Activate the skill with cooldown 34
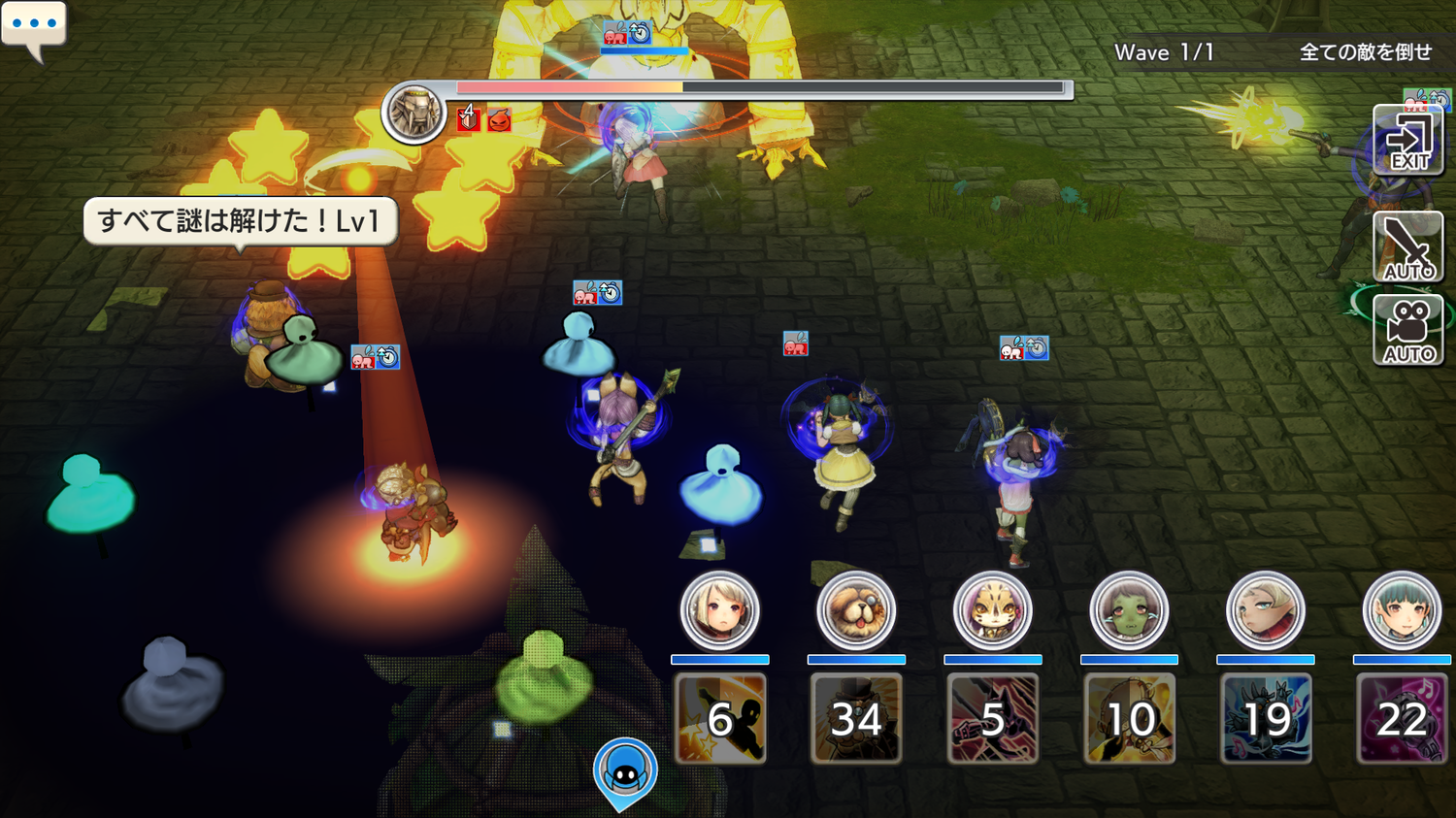 pyautogui.click(x=855, y=719)
